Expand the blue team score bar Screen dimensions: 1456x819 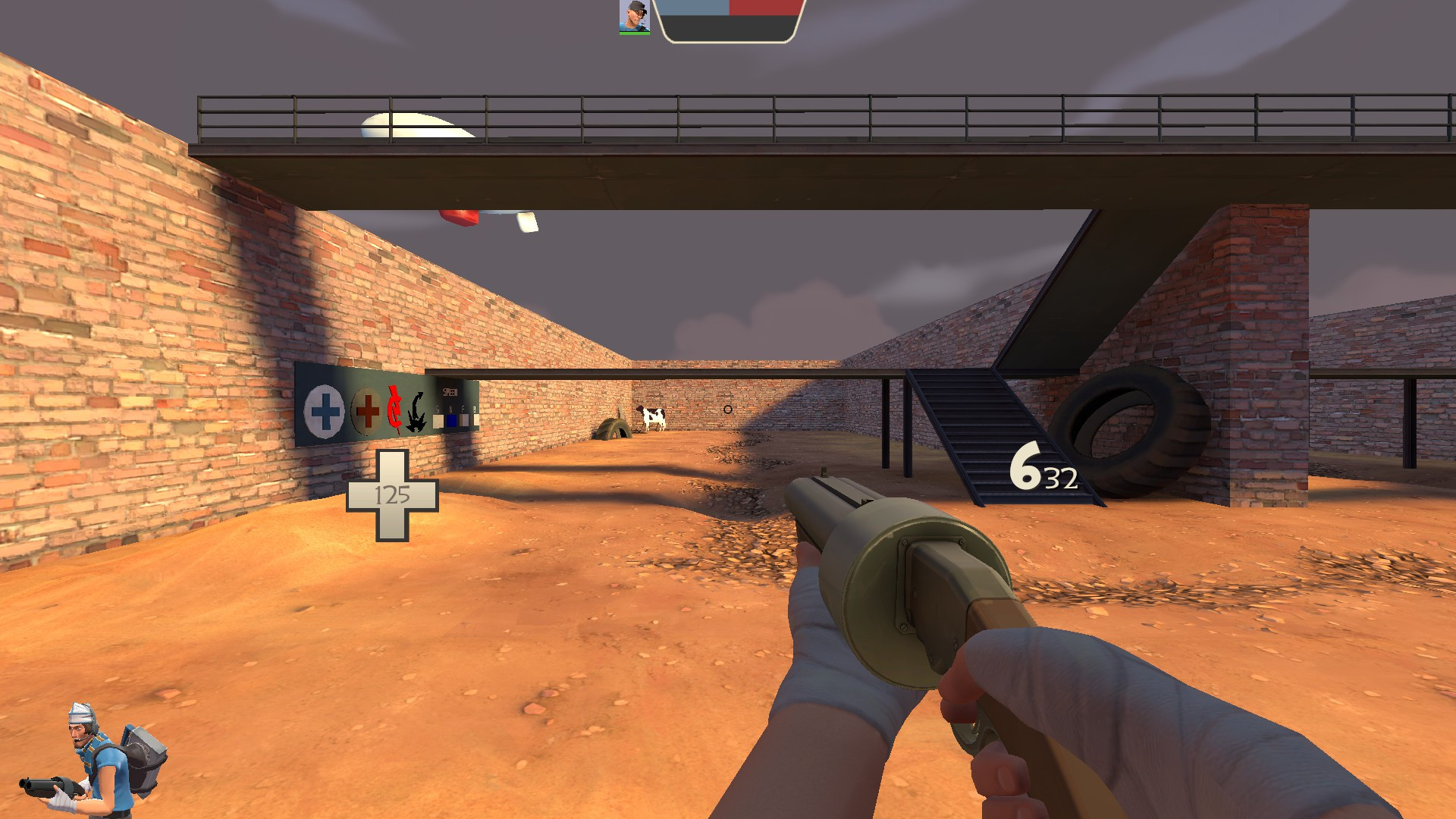692,9
